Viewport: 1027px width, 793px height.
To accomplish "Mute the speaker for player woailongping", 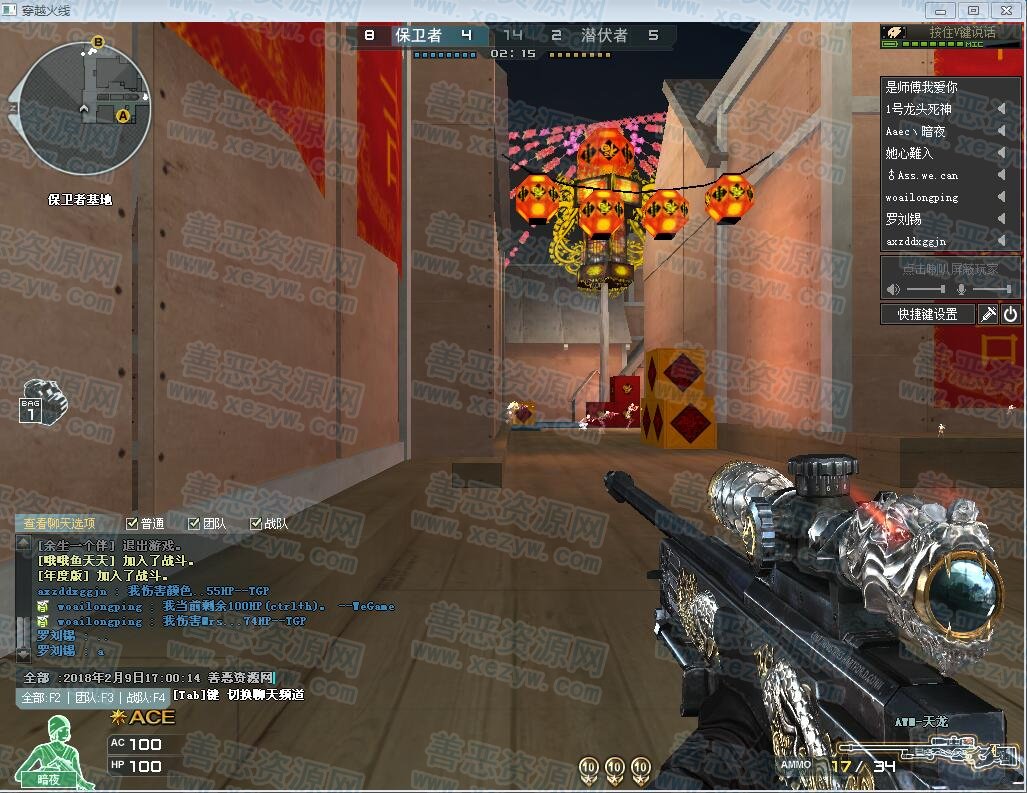I will (x=1001, y=197).
